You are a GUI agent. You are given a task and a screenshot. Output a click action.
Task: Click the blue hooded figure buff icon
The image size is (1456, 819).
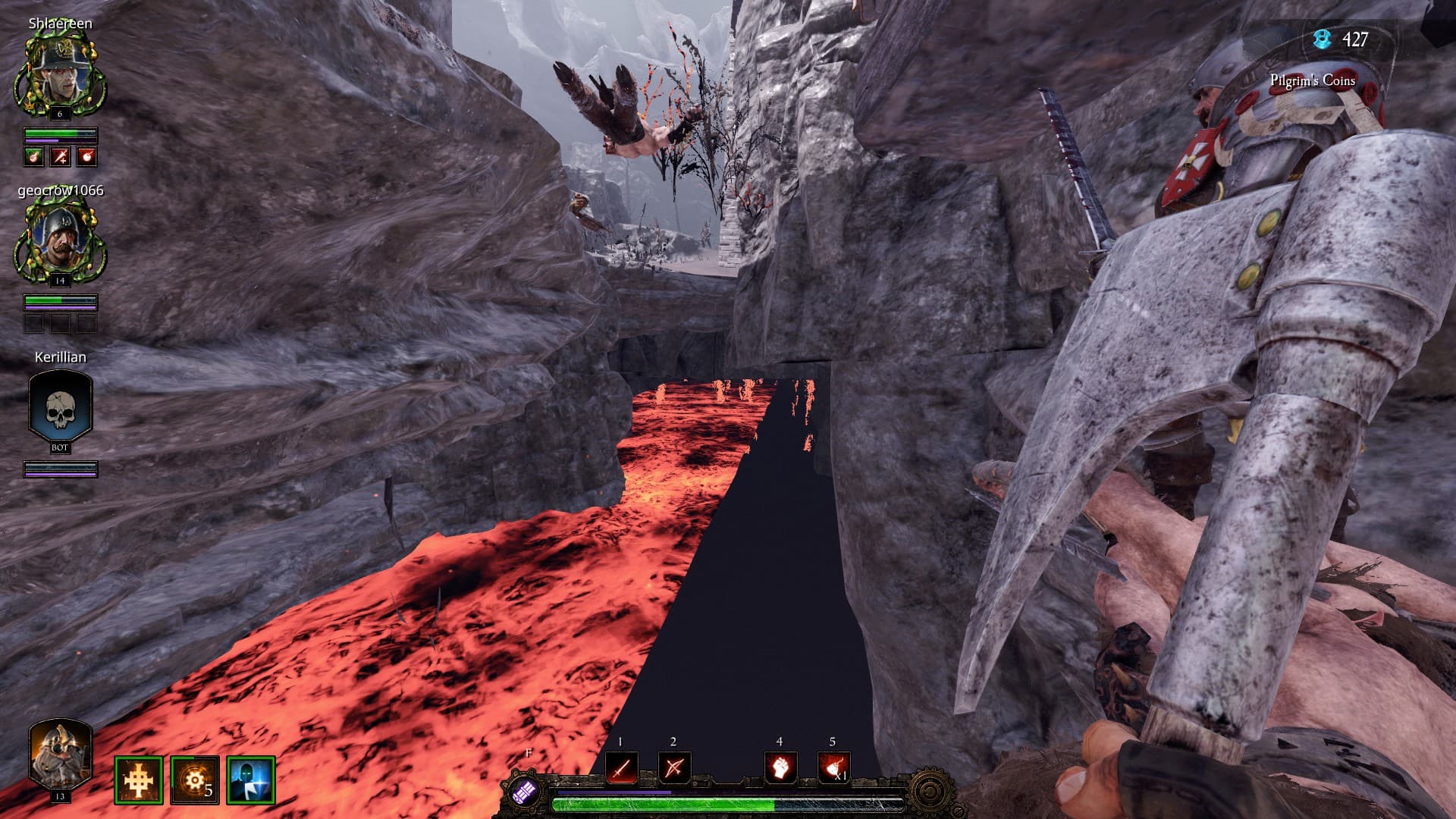tap(251, 780)
